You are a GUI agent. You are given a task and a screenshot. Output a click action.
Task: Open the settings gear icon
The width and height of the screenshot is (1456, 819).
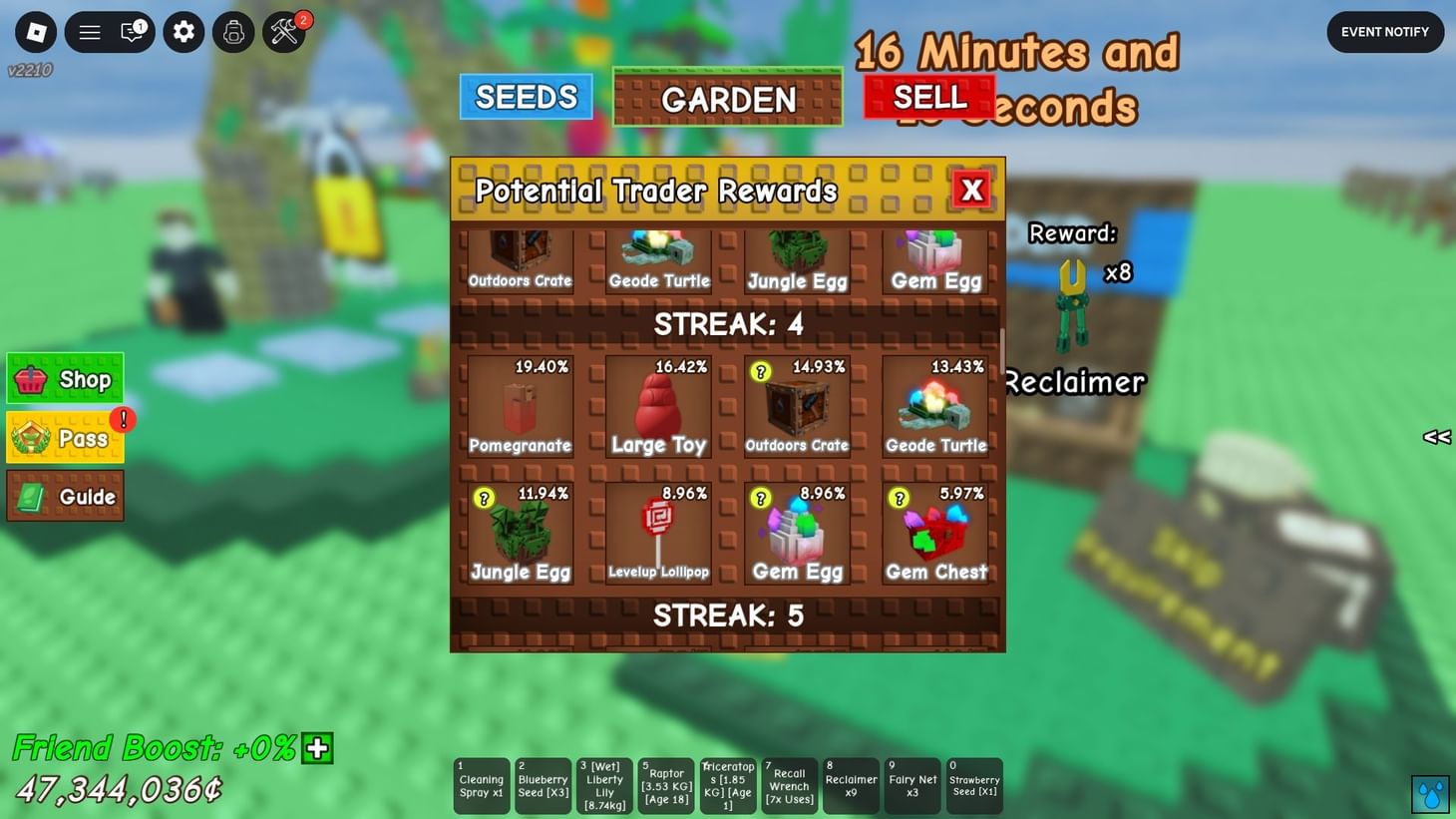pyautogui.click(x=183, y=32)
